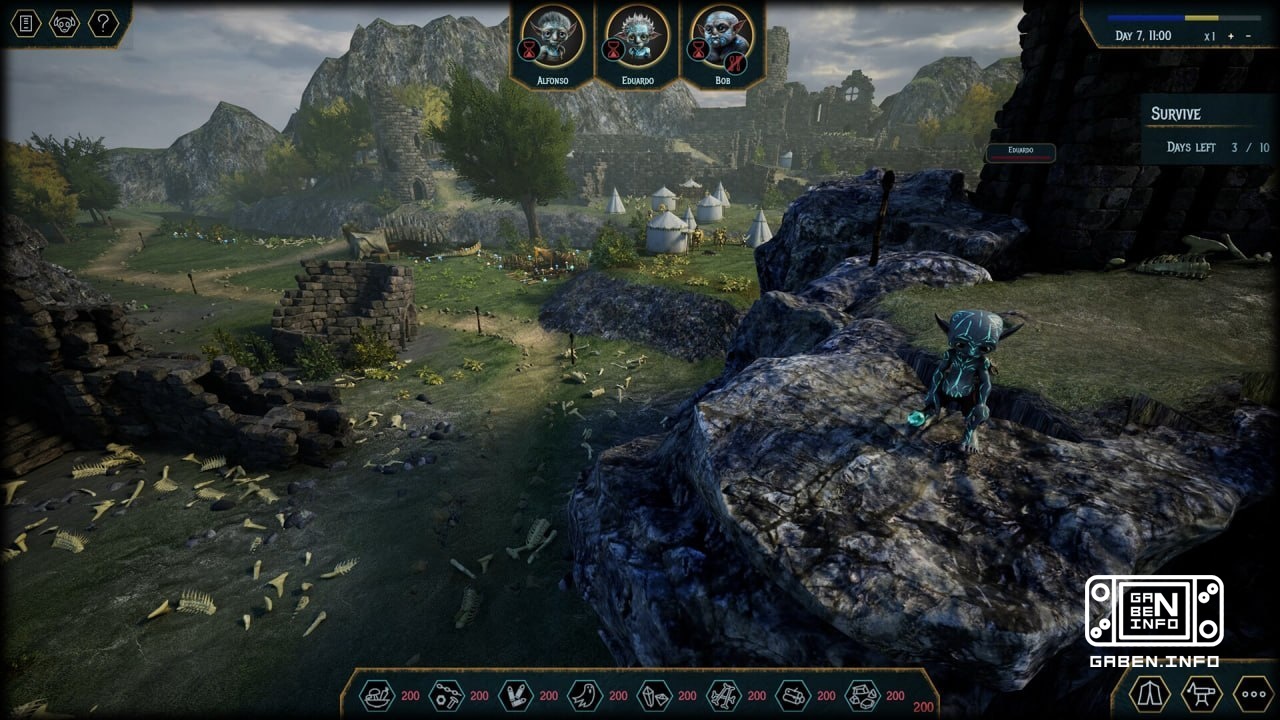This screenshot has height=720, width=1280.
Task: Open the three-dots more options button
Action: click(1252, 693)
